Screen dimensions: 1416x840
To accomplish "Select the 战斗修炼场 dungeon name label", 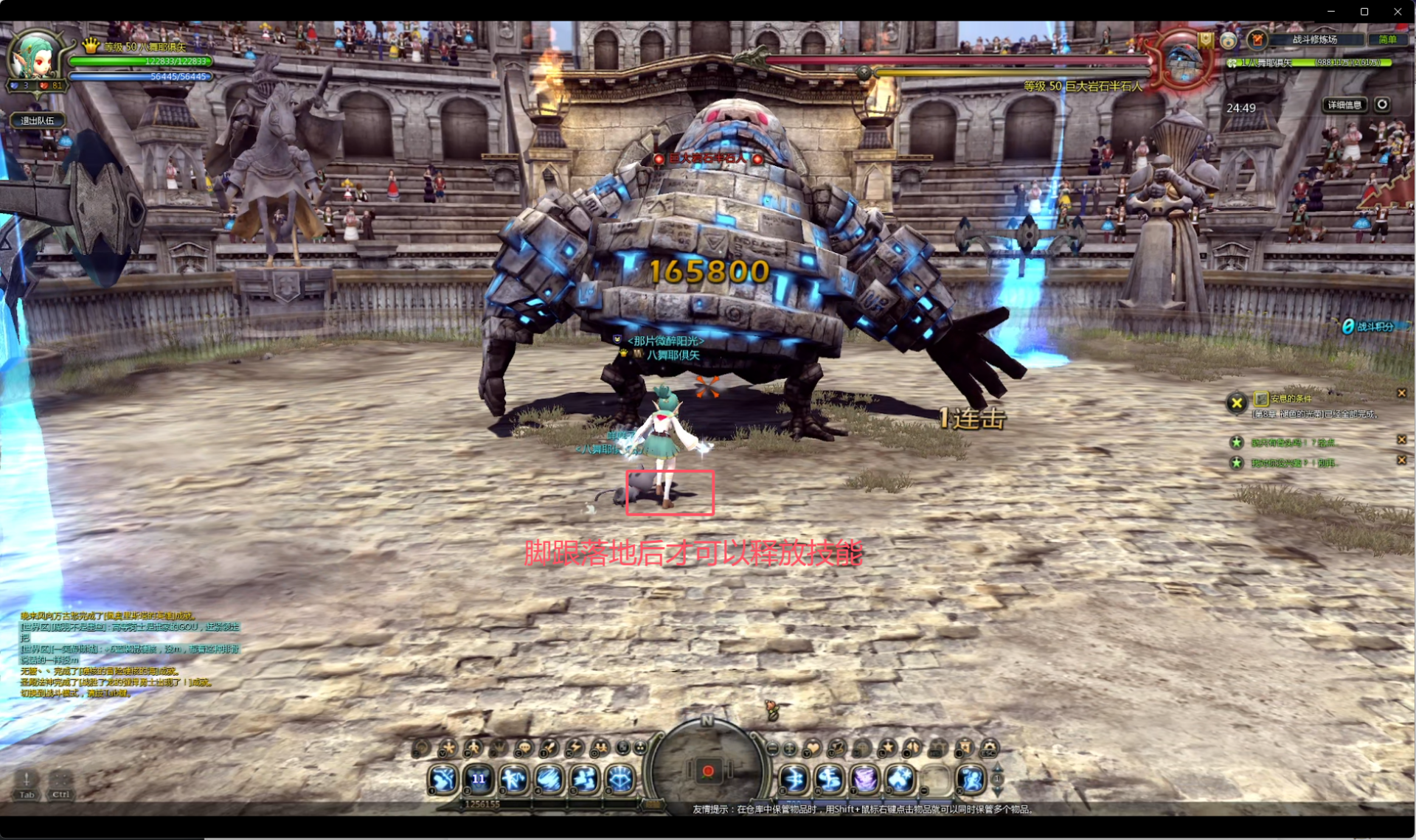I will [1314, 40].
